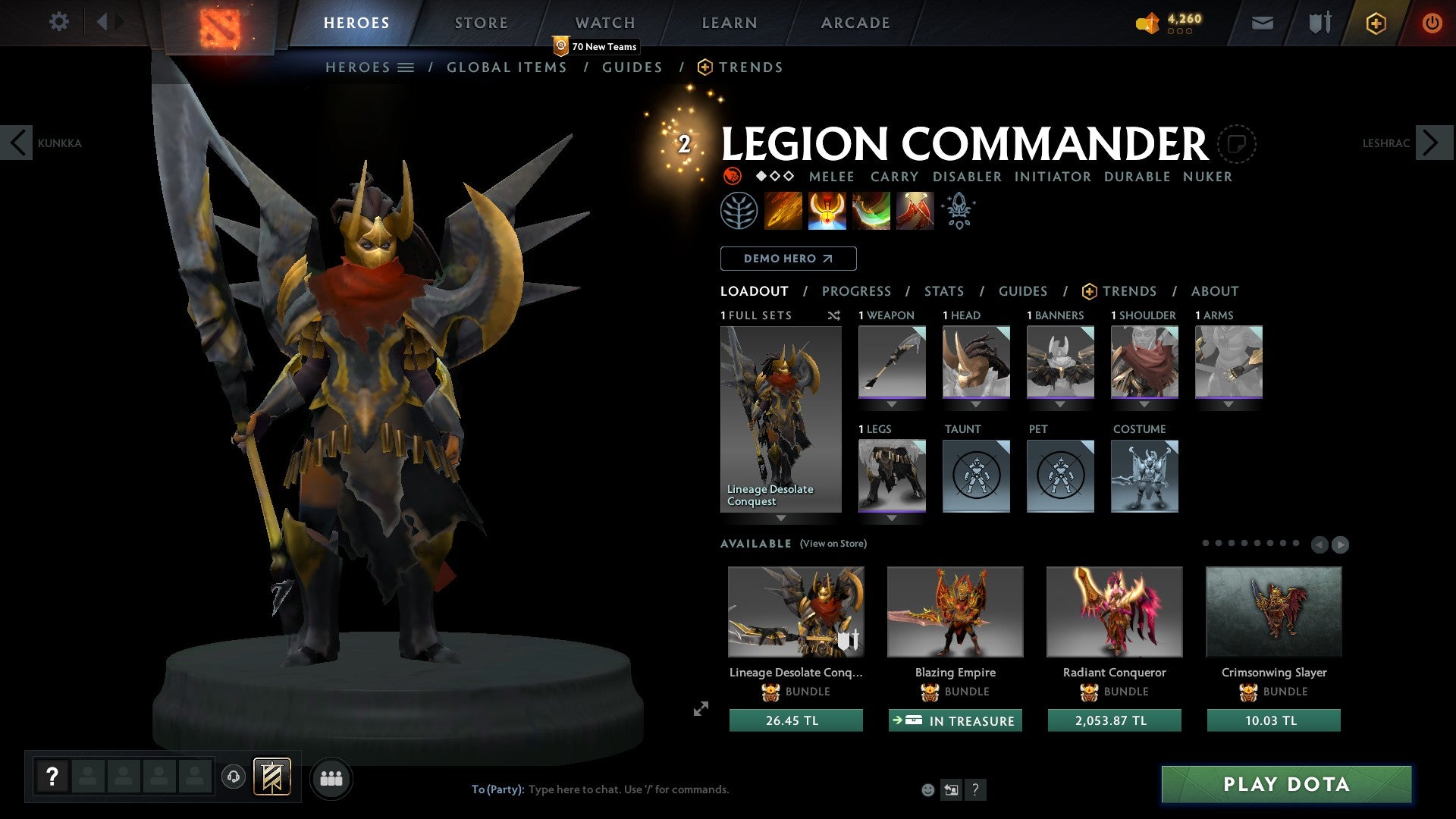Image resolution: width=1456 pixels, height=819 pixels.
Task: Expand the Weapon slot dropdown arrow
Action: (x=892, y=404)
